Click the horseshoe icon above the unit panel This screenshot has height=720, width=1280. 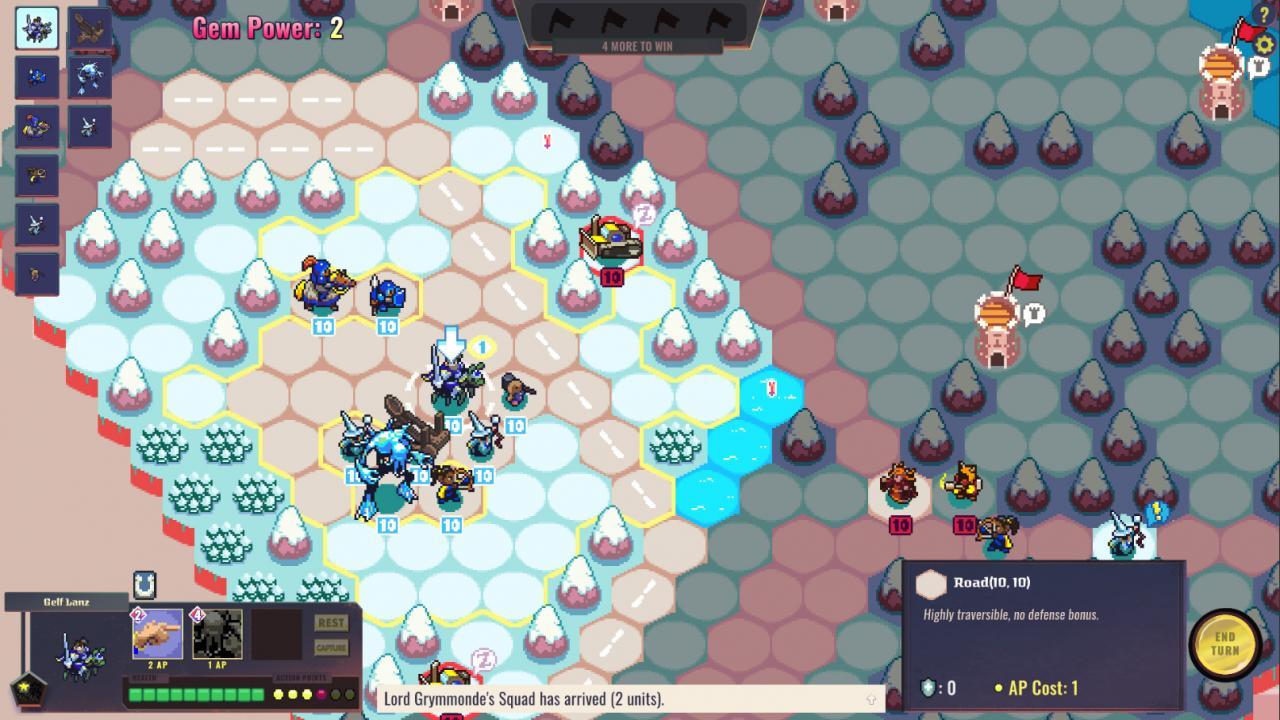(143, 585)
